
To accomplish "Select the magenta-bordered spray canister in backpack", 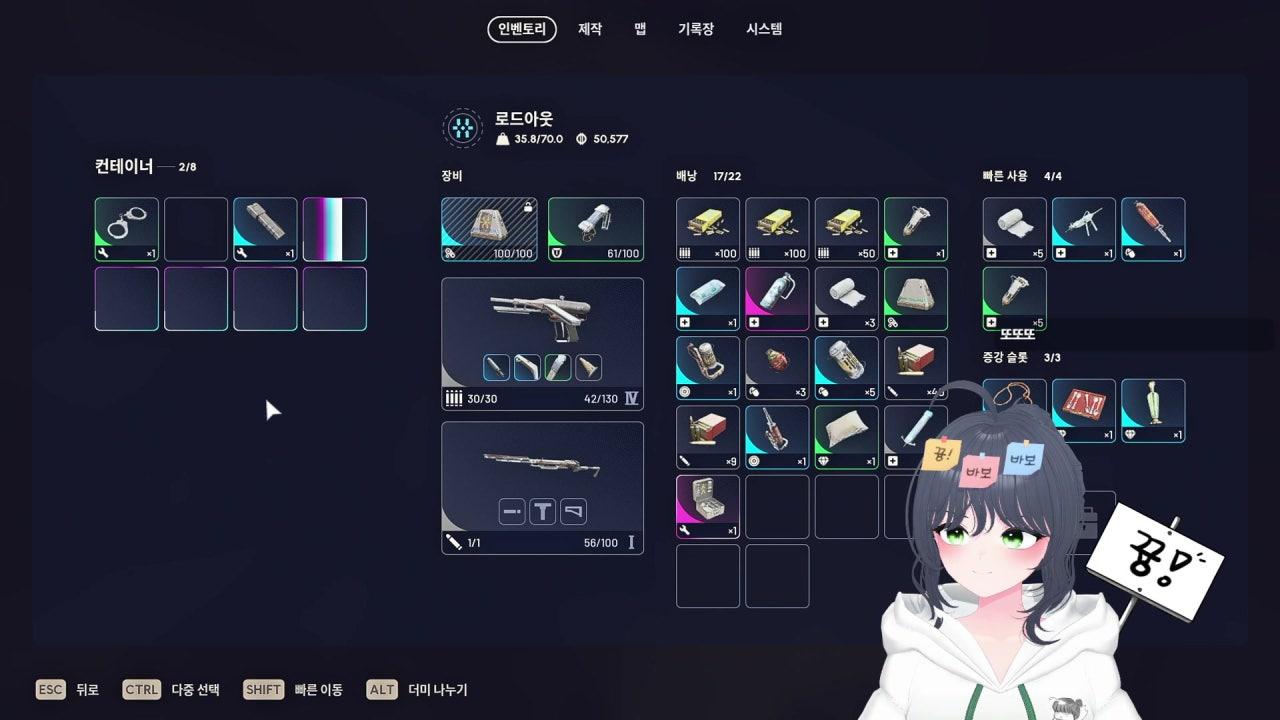I will (x=777, y=298).
